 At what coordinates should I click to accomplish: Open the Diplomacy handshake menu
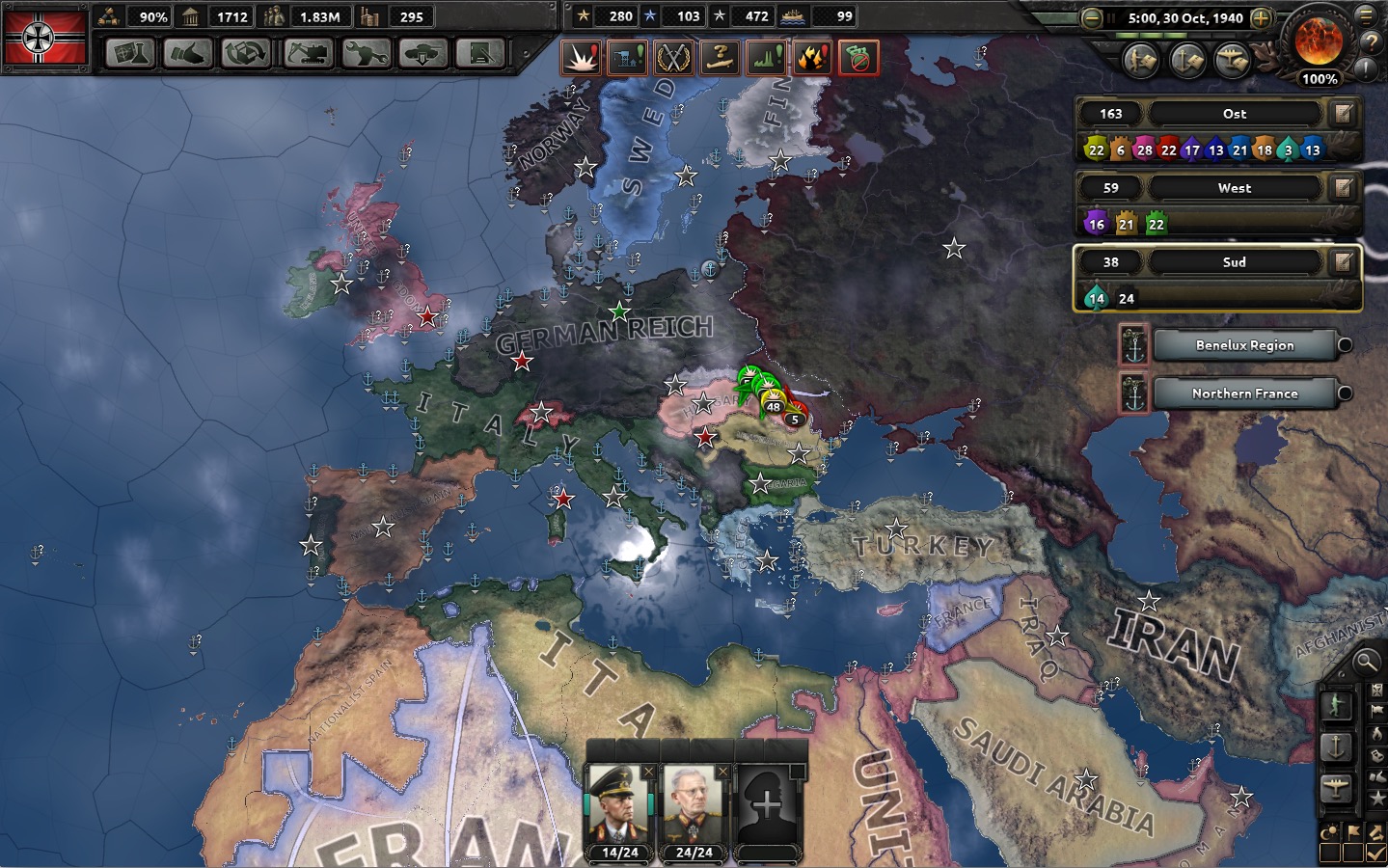point(187,53)
